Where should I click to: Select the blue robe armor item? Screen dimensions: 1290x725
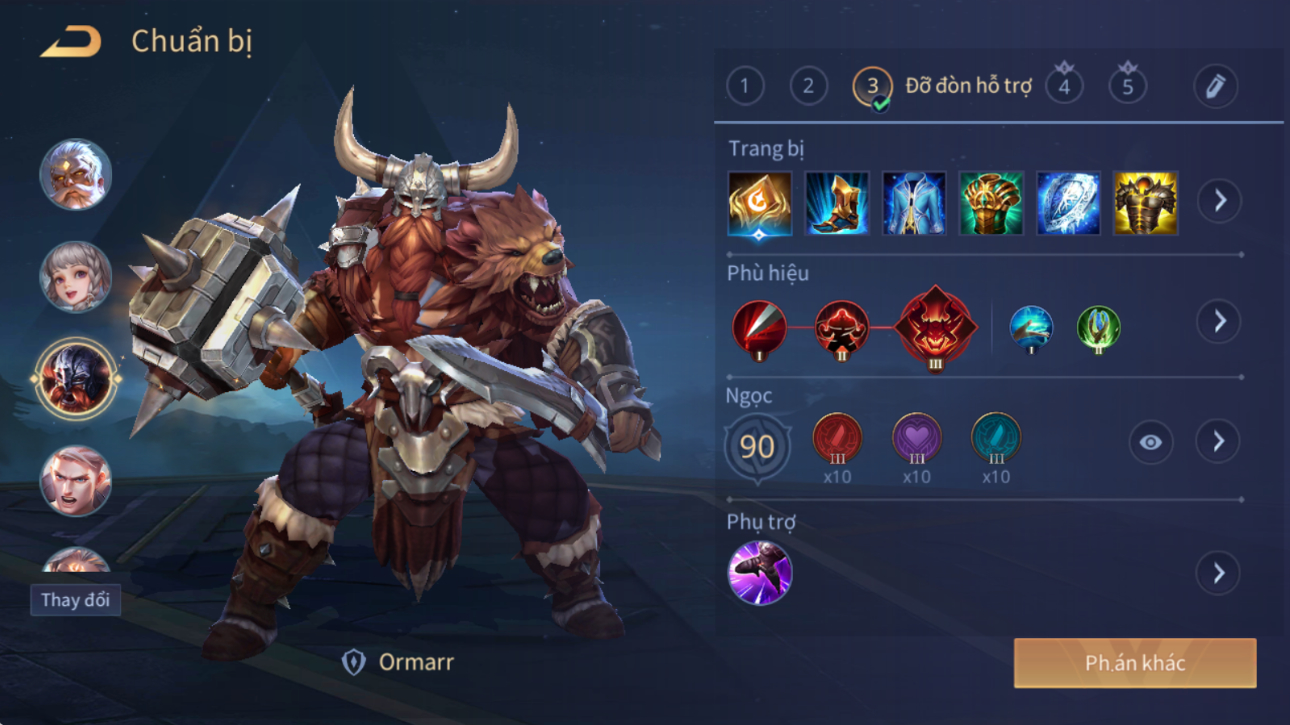click(x=914, y=203)
